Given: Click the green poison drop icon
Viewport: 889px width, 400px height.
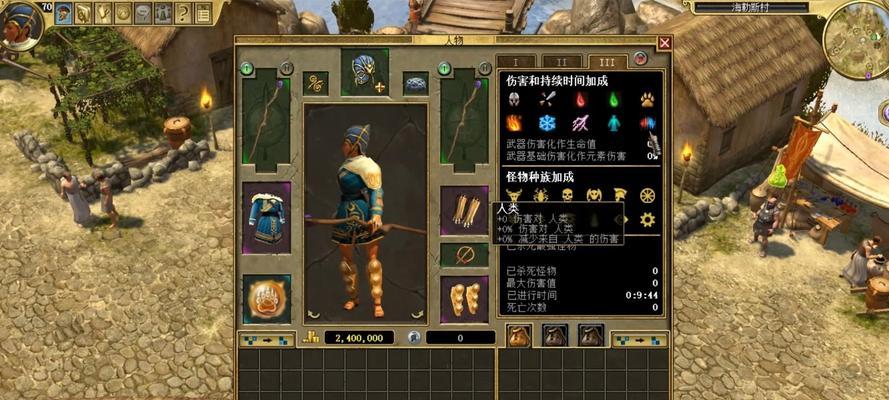Looking at the screenshot, I should click(615, 99).
